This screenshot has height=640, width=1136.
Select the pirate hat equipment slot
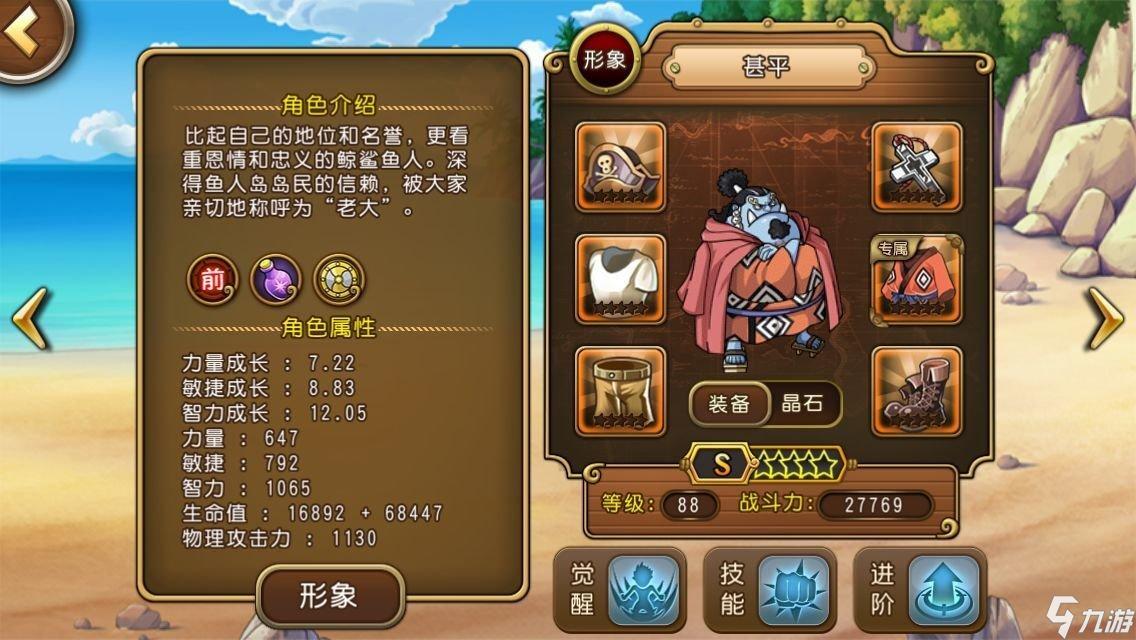coord(621,167)
